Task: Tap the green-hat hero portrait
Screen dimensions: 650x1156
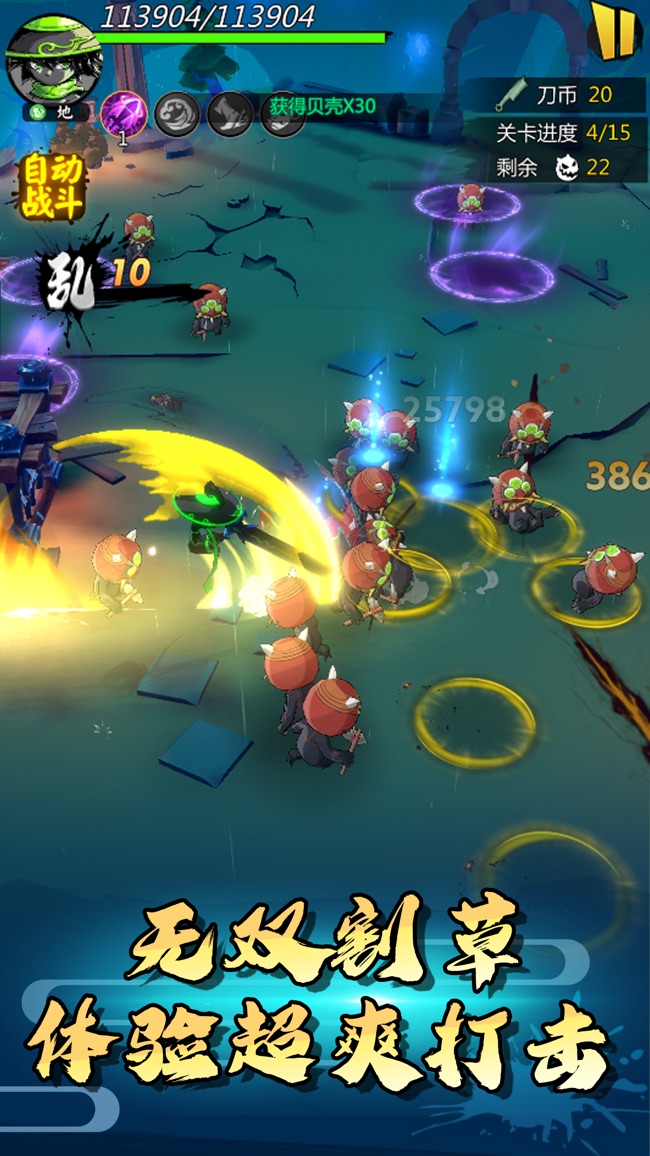Action: point(42,57)
